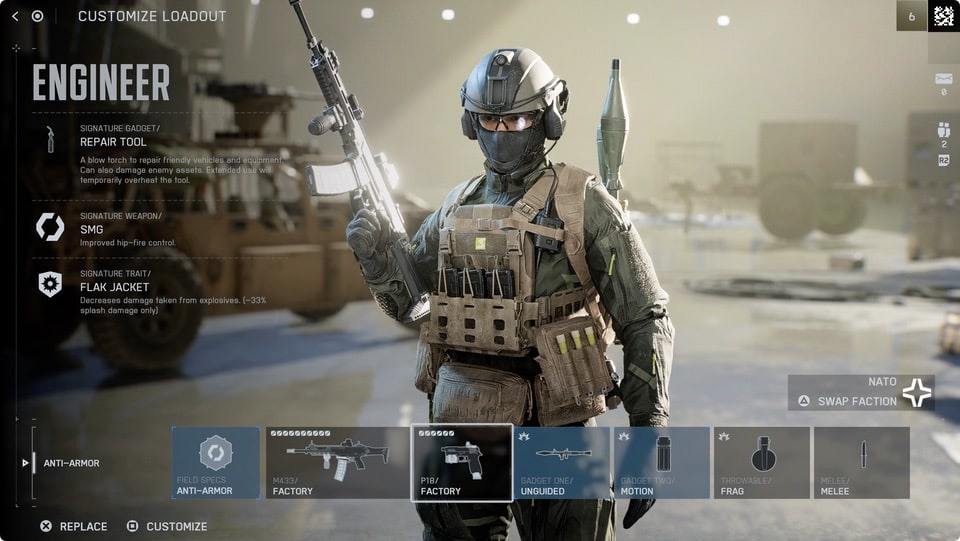
Task: Go back using the top-left arrow
Action: point(15,16)
